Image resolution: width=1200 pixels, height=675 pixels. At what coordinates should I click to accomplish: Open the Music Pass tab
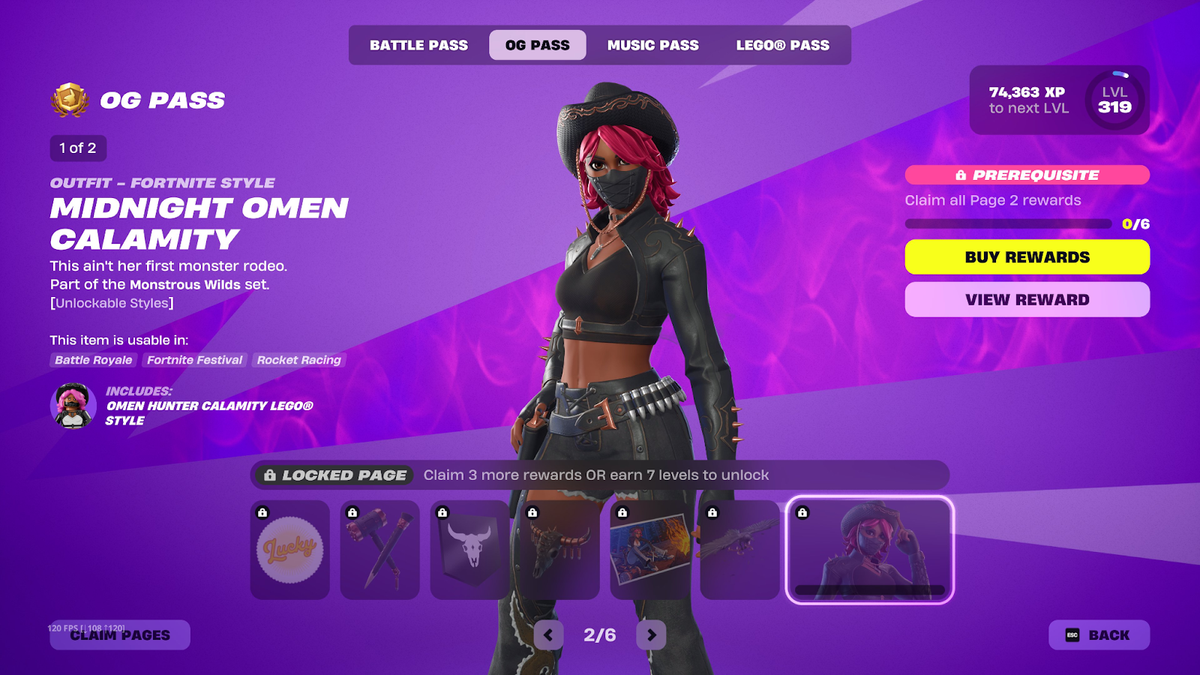click(x=653, y=45)
